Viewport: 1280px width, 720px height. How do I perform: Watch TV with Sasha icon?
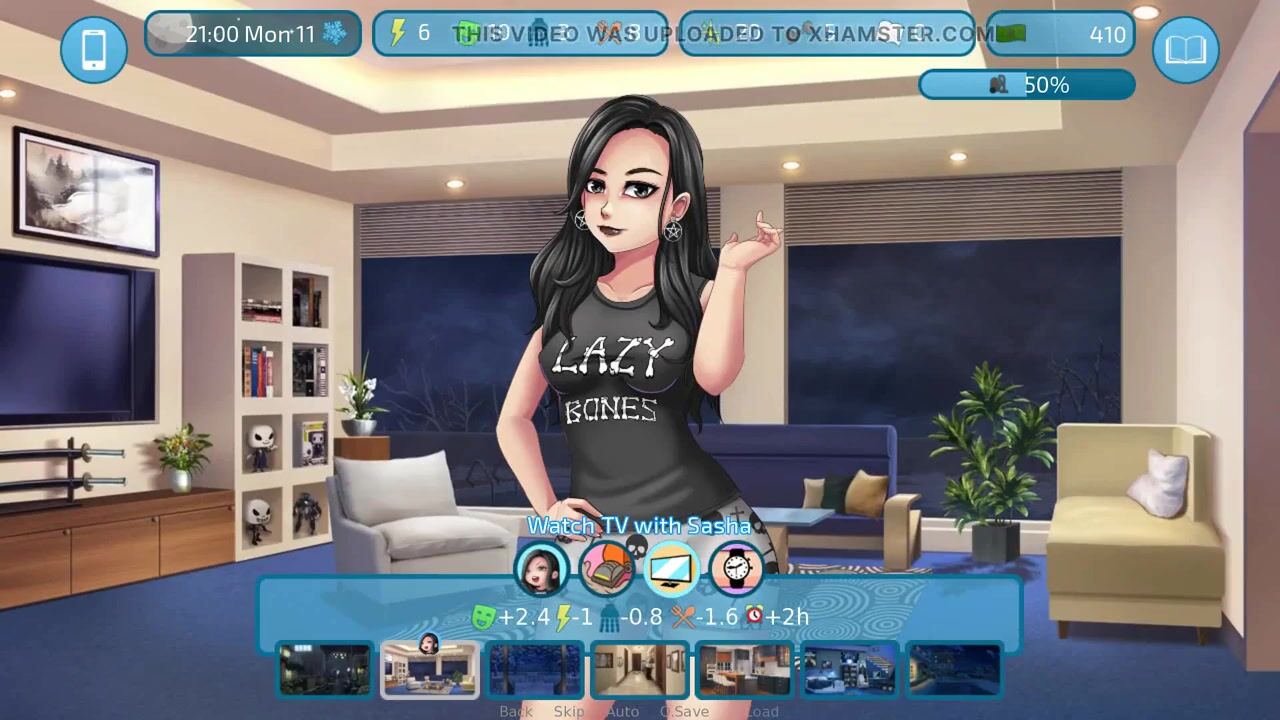[672, 569]
